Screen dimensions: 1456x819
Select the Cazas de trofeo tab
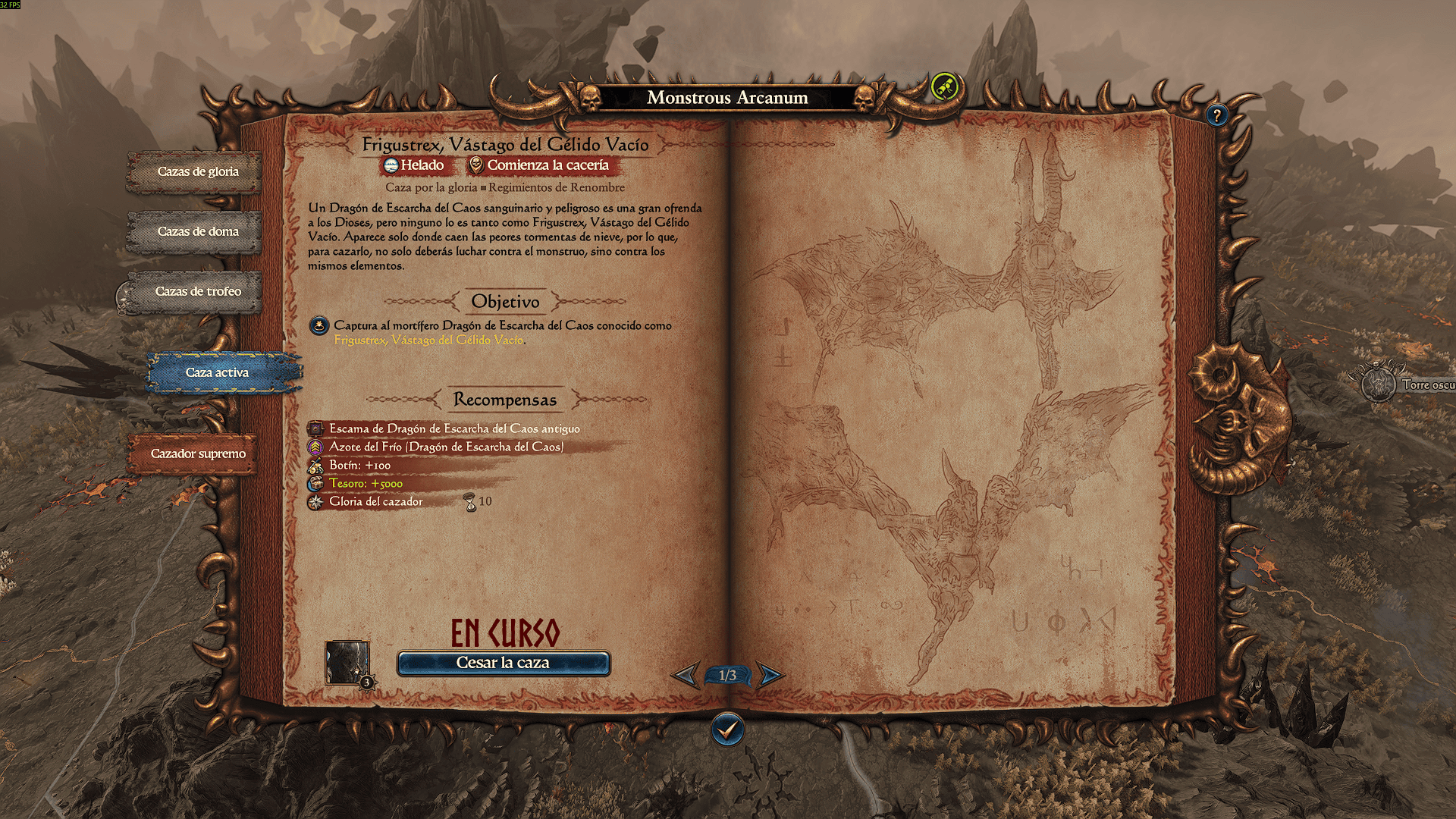tap(197, 291)
